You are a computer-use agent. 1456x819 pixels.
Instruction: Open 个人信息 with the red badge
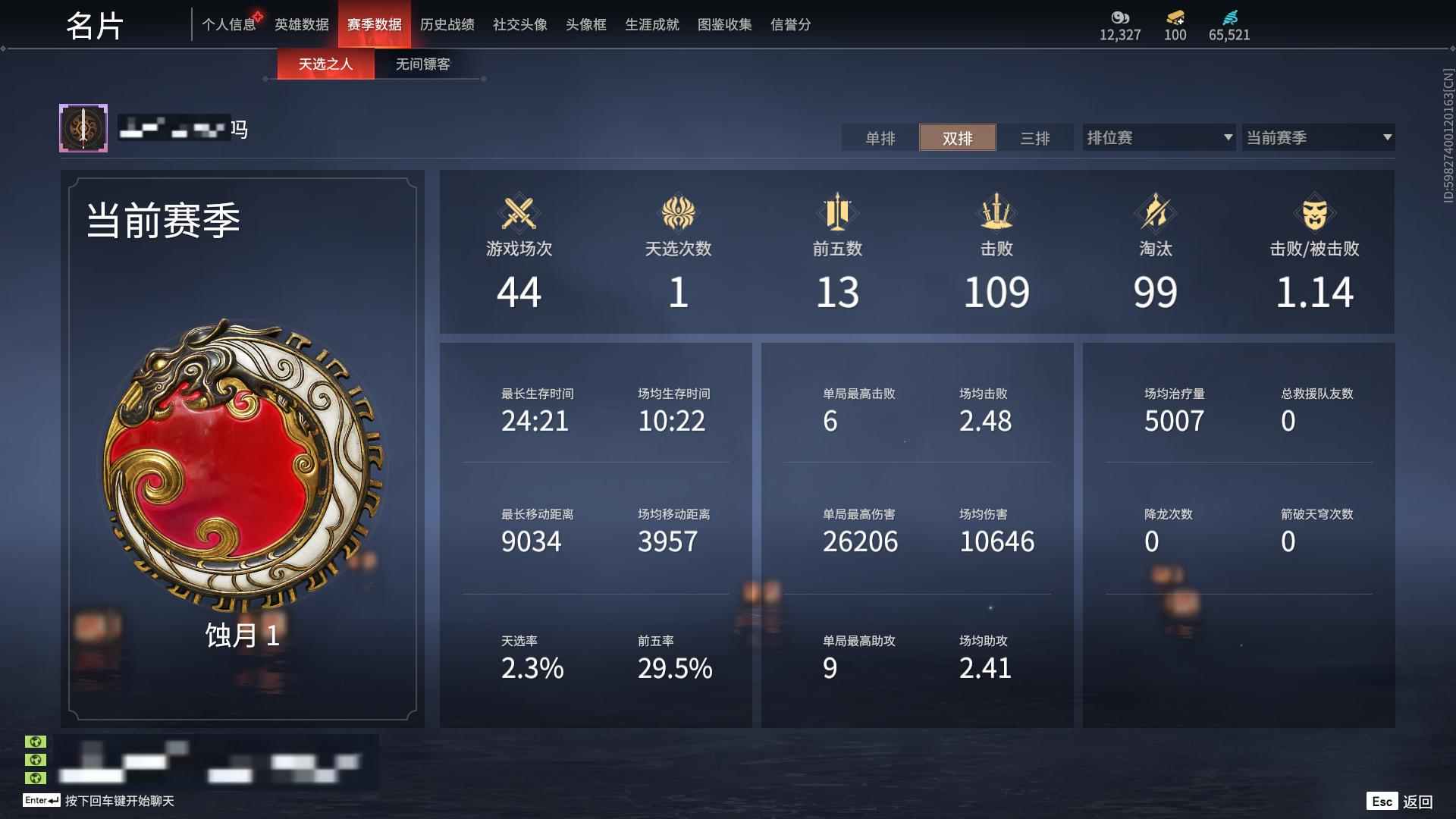click(x=229, y=24)
